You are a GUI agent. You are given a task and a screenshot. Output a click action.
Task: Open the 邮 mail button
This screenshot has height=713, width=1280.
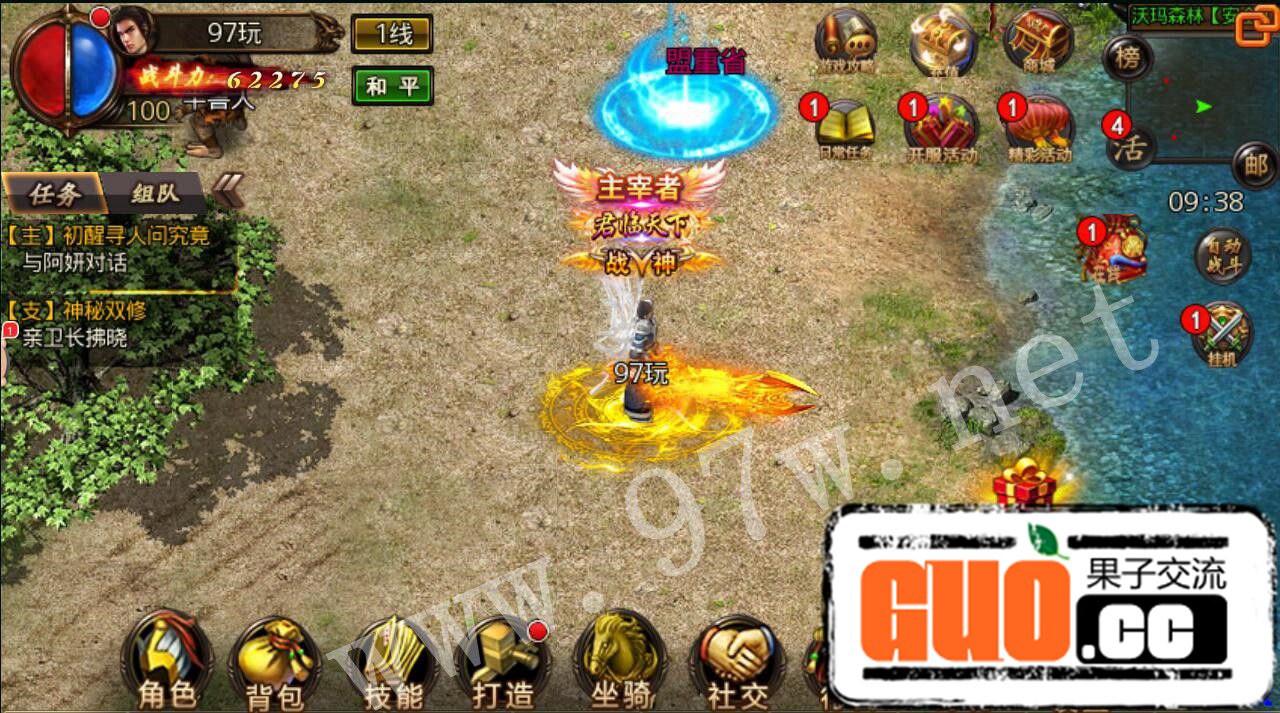[x=1254, y=164]
